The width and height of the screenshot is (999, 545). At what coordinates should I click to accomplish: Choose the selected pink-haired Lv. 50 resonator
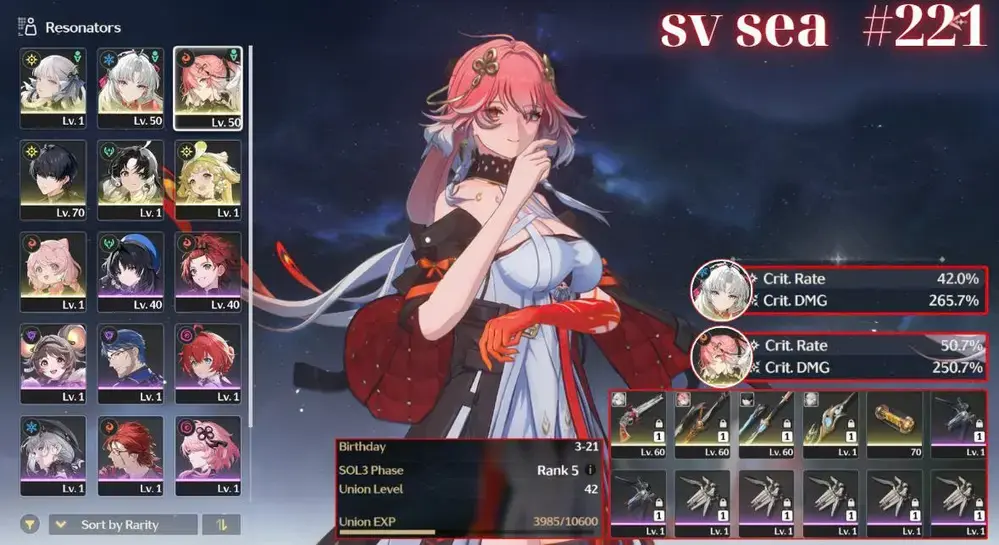coord(207,88)
